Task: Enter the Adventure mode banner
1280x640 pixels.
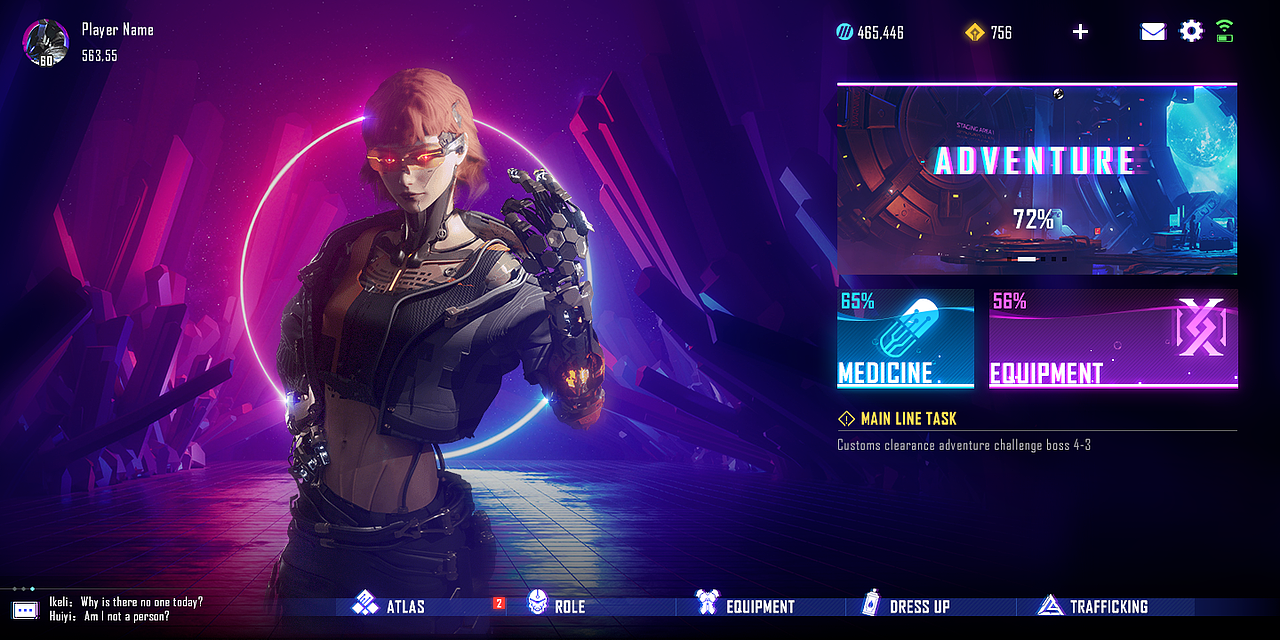Action: tap(1036, 179)
